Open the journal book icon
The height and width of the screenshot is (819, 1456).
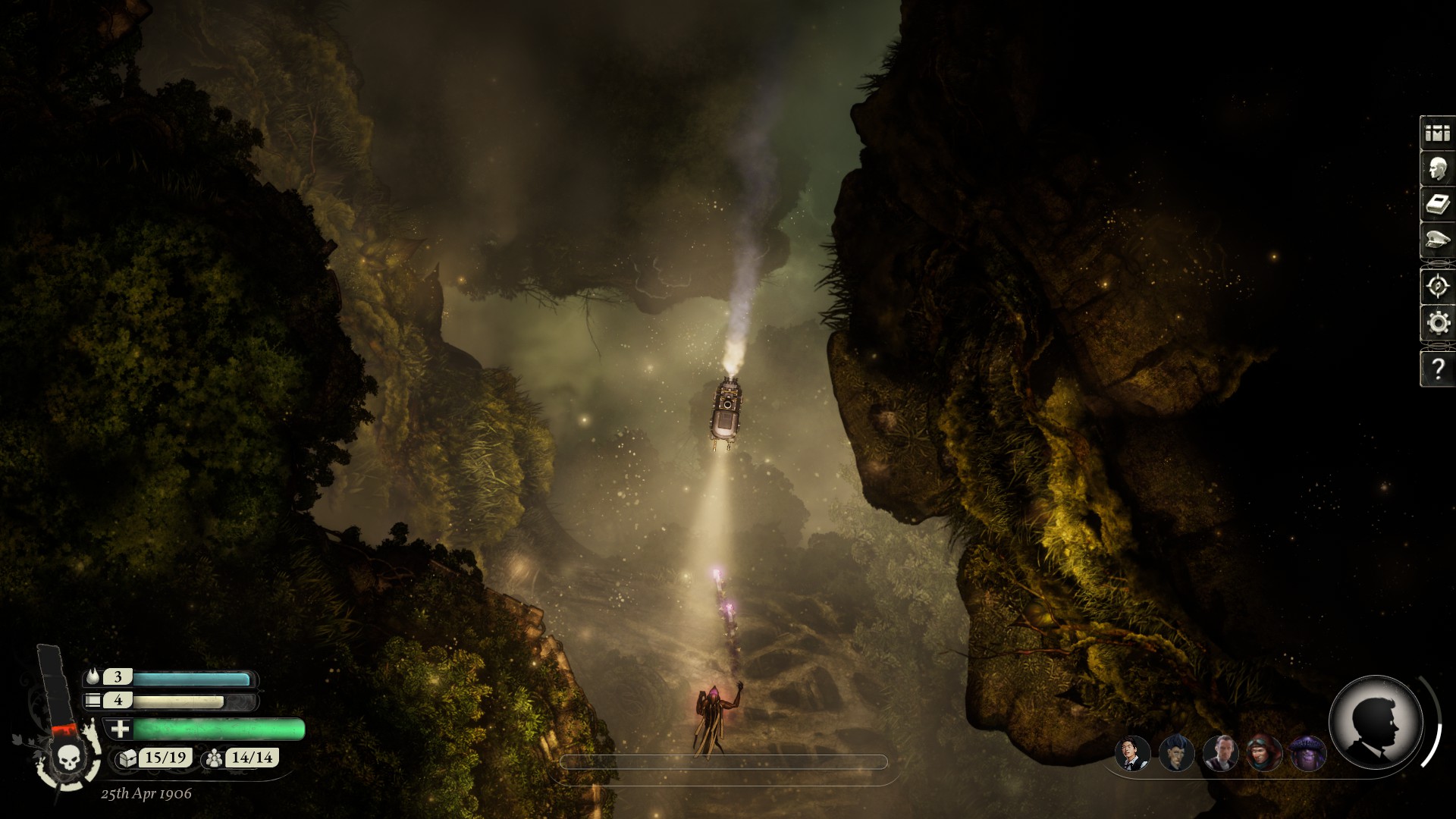pyautogui.click(x=1437, y=205)
